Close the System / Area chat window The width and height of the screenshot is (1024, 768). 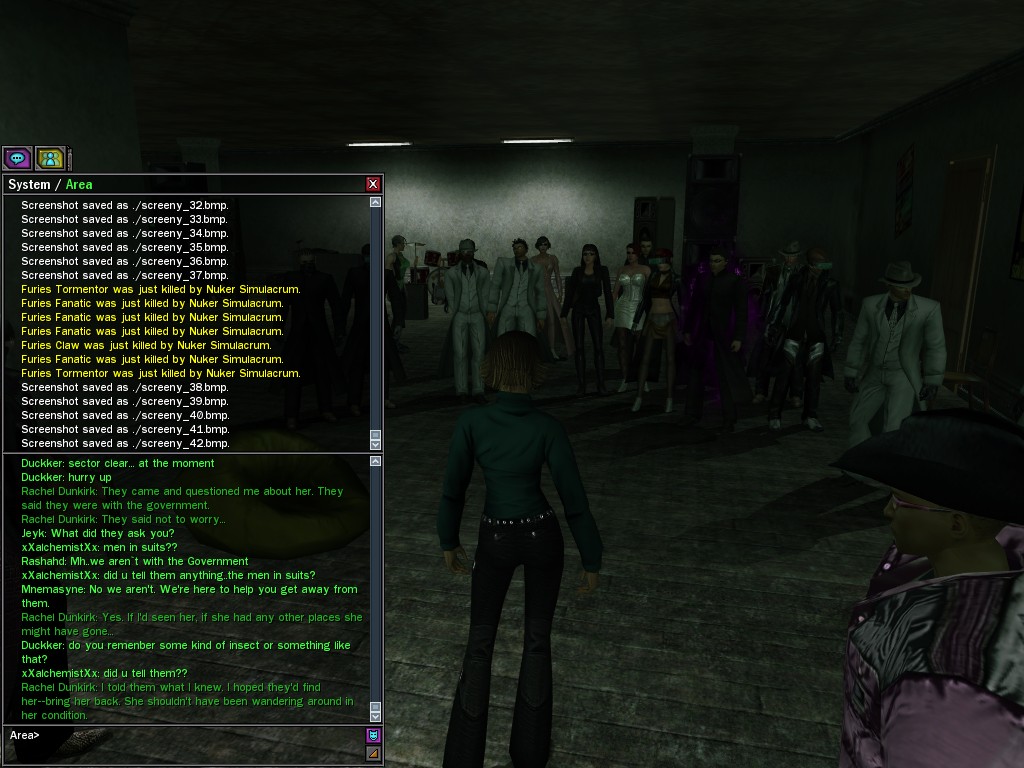tap(373, 184)
